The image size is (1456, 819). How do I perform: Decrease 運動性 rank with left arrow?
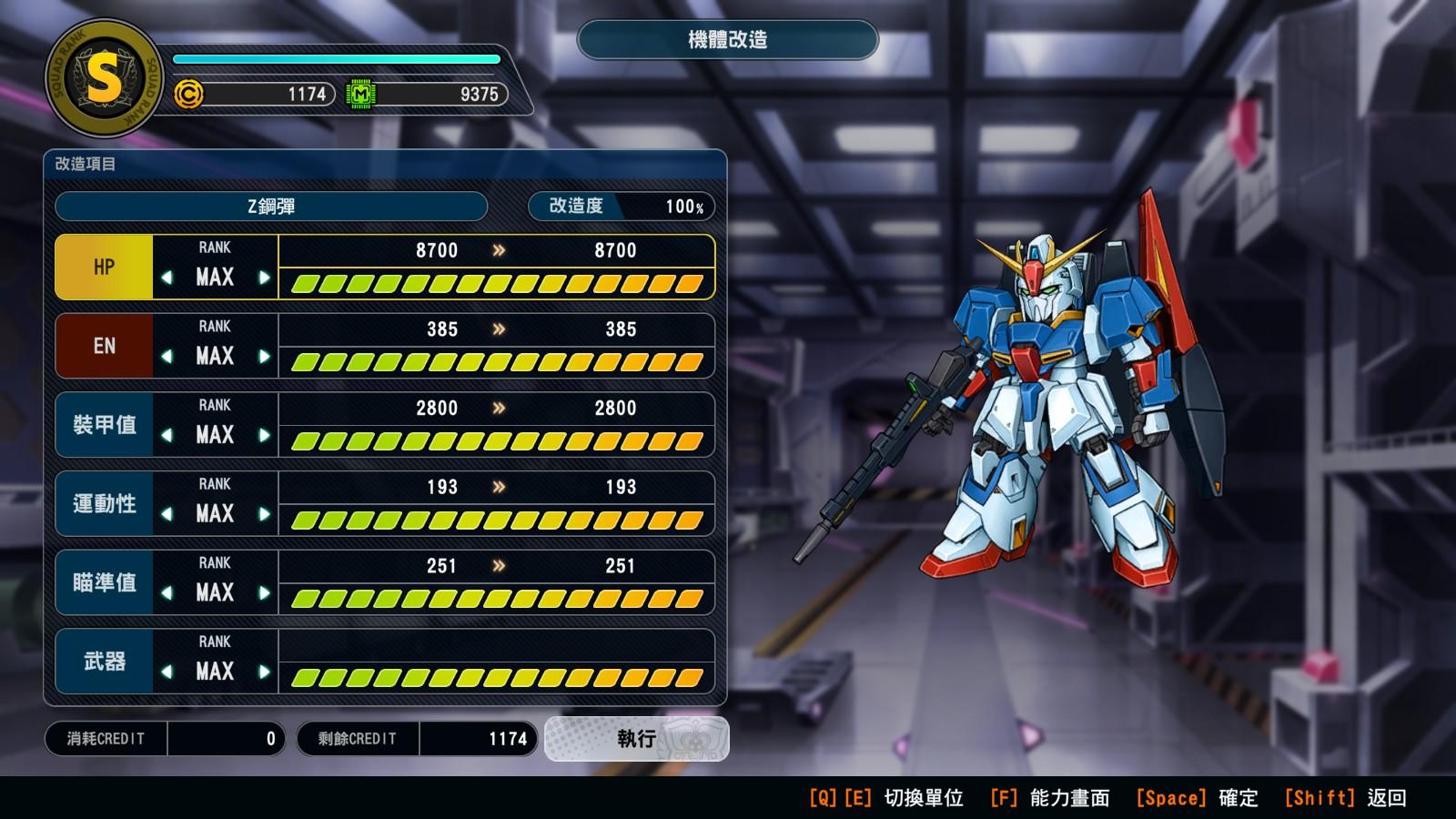click(167, 514)
